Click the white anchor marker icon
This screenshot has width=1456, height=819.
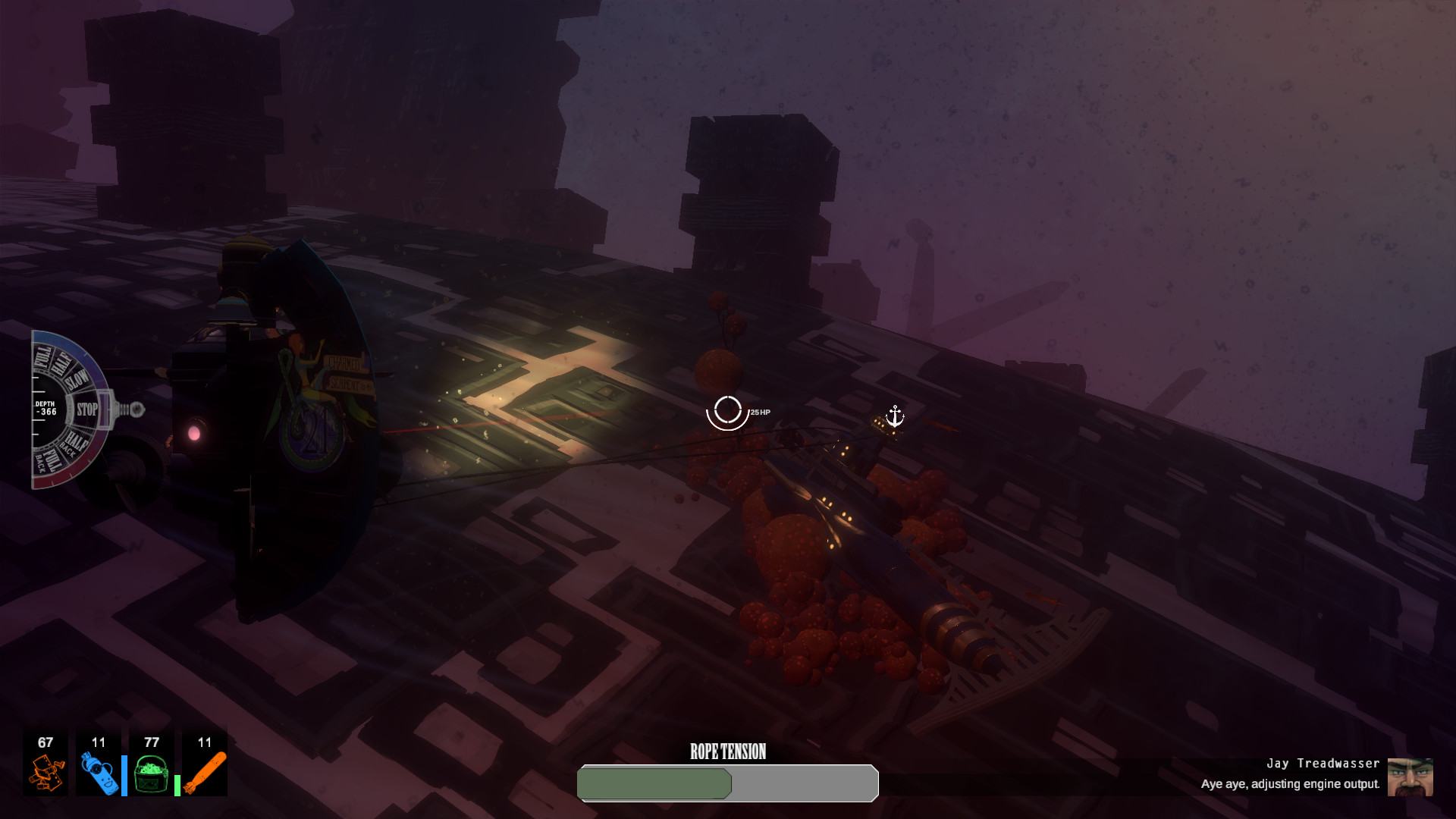click(x=895, y=416)
